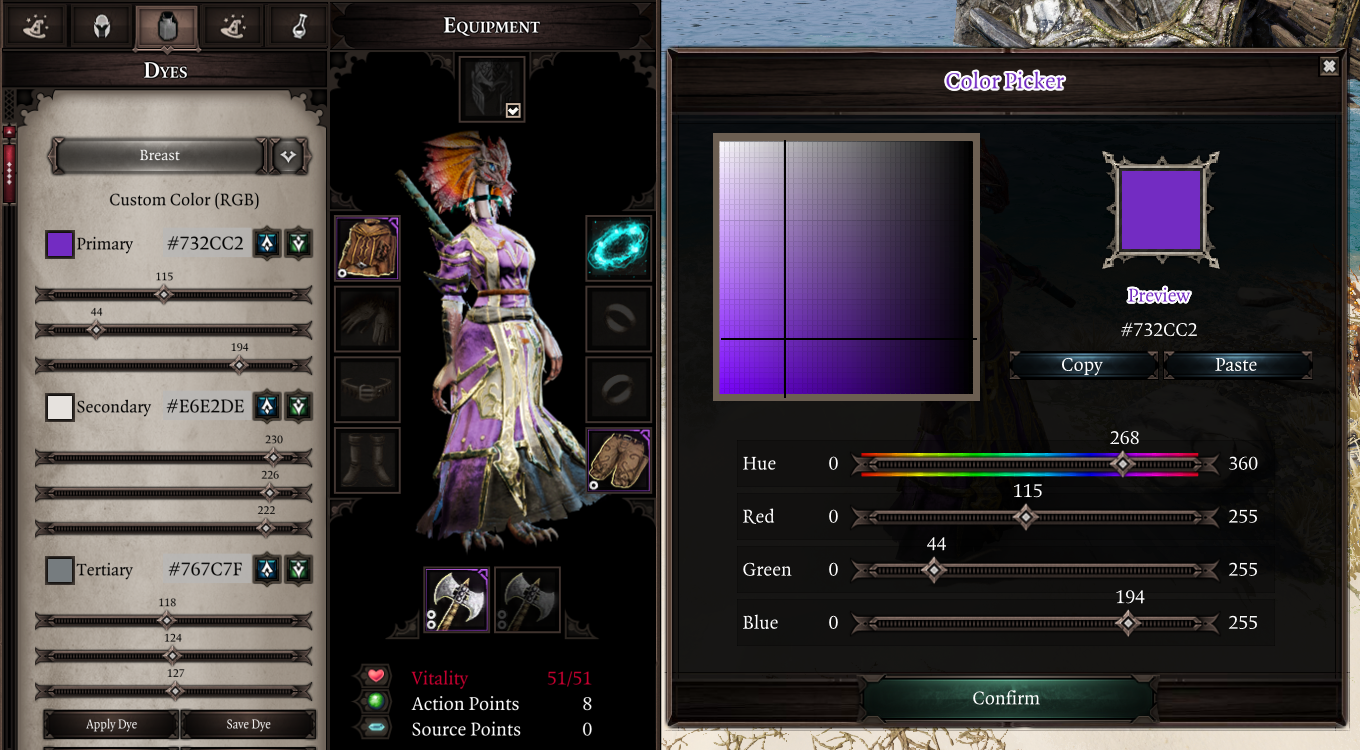Open the helmet appearance tab icon
The image size is (1360, 750).
99,26
